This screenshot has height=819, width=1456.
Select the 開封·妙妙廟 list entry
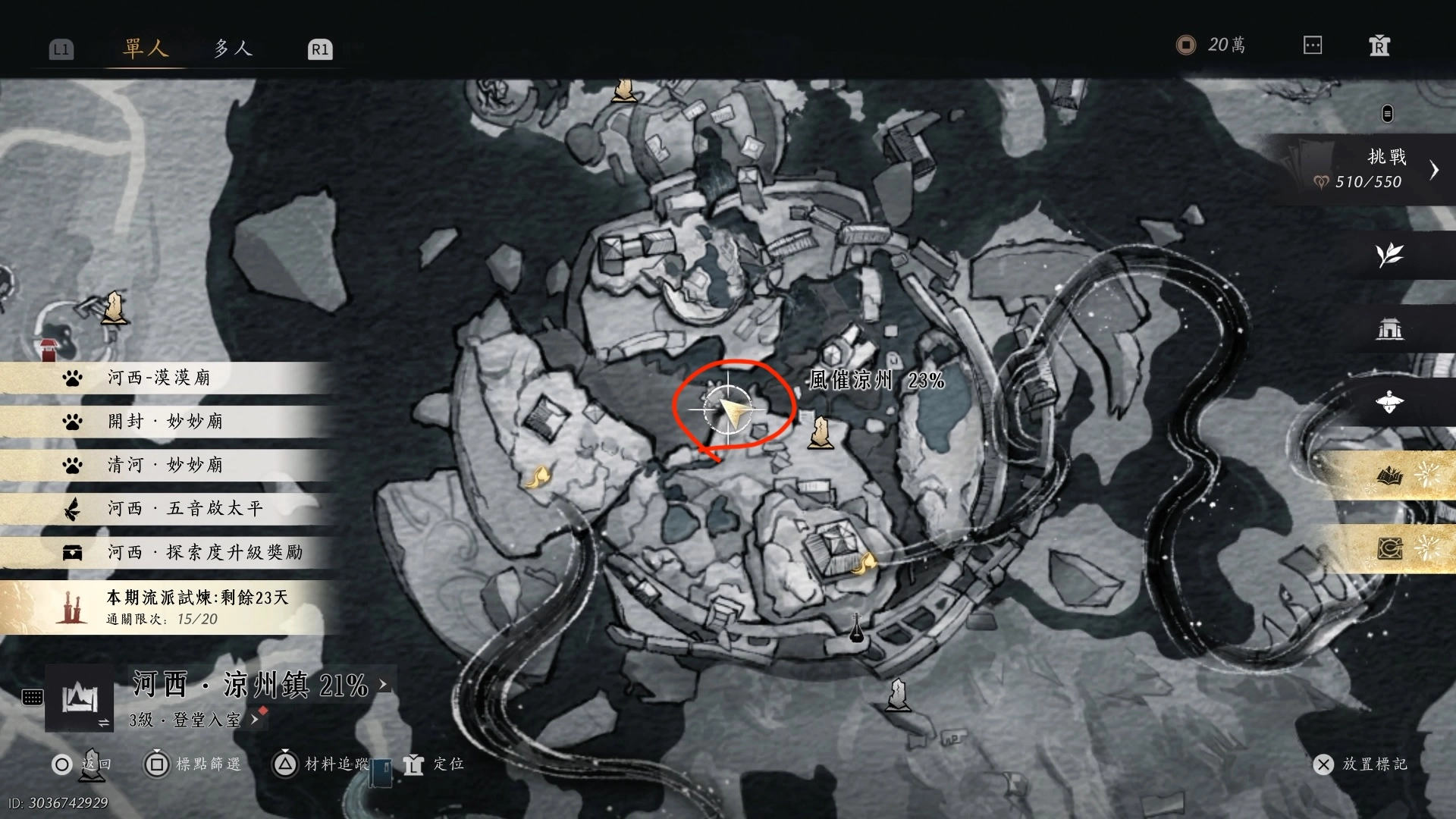coord(165,422)
